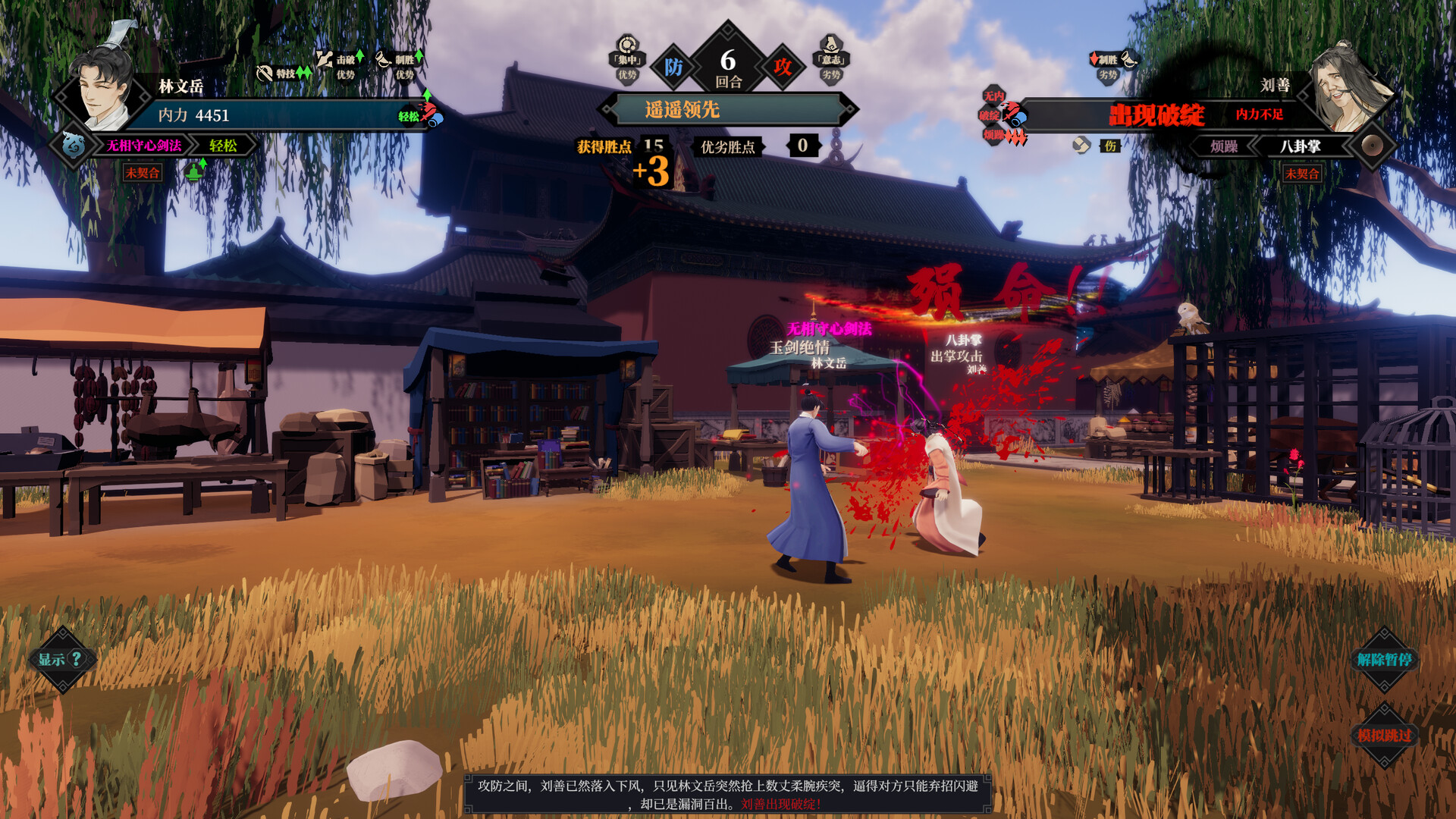Select Liu Shan's portrait
Screen dimensions: 1456x819
[1351, 88]
